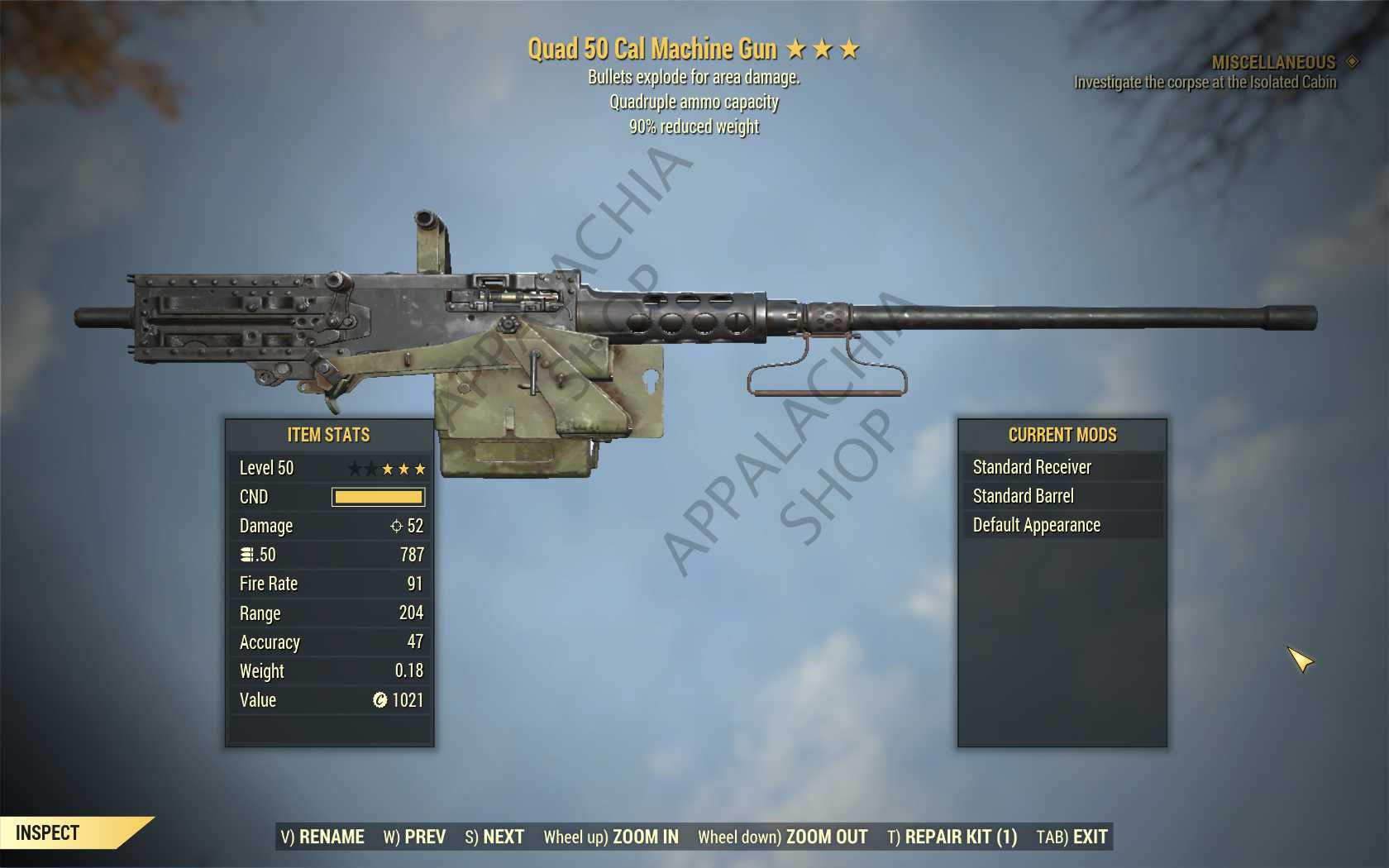The width and height of the screenshot is (1389, 868).
Task: Rename the weapon with the RENAME button
Action: pyautogui.click(x=322, y=837)
